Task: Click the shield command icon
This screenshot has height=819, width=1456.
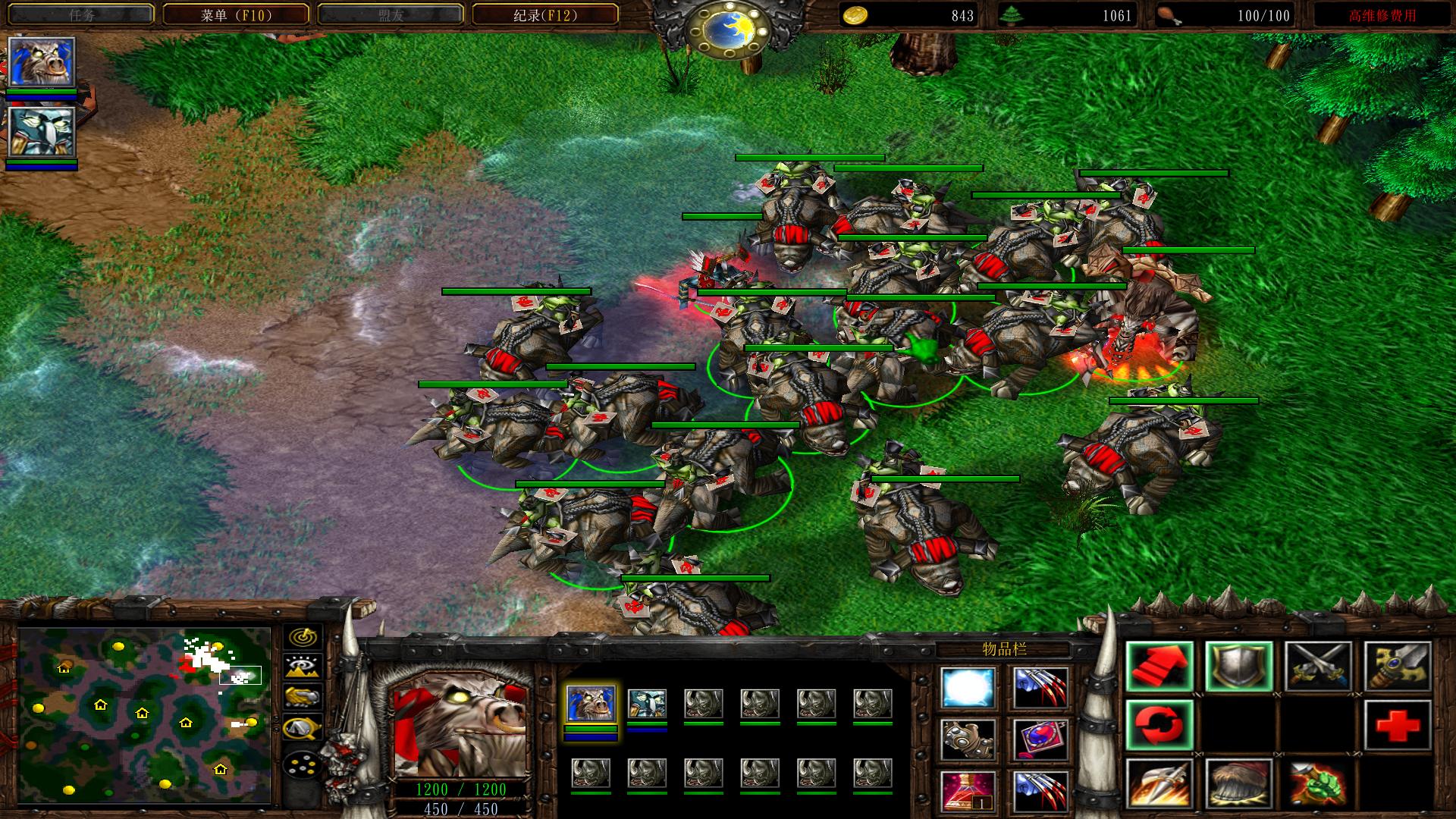Action: point(1239,667)
